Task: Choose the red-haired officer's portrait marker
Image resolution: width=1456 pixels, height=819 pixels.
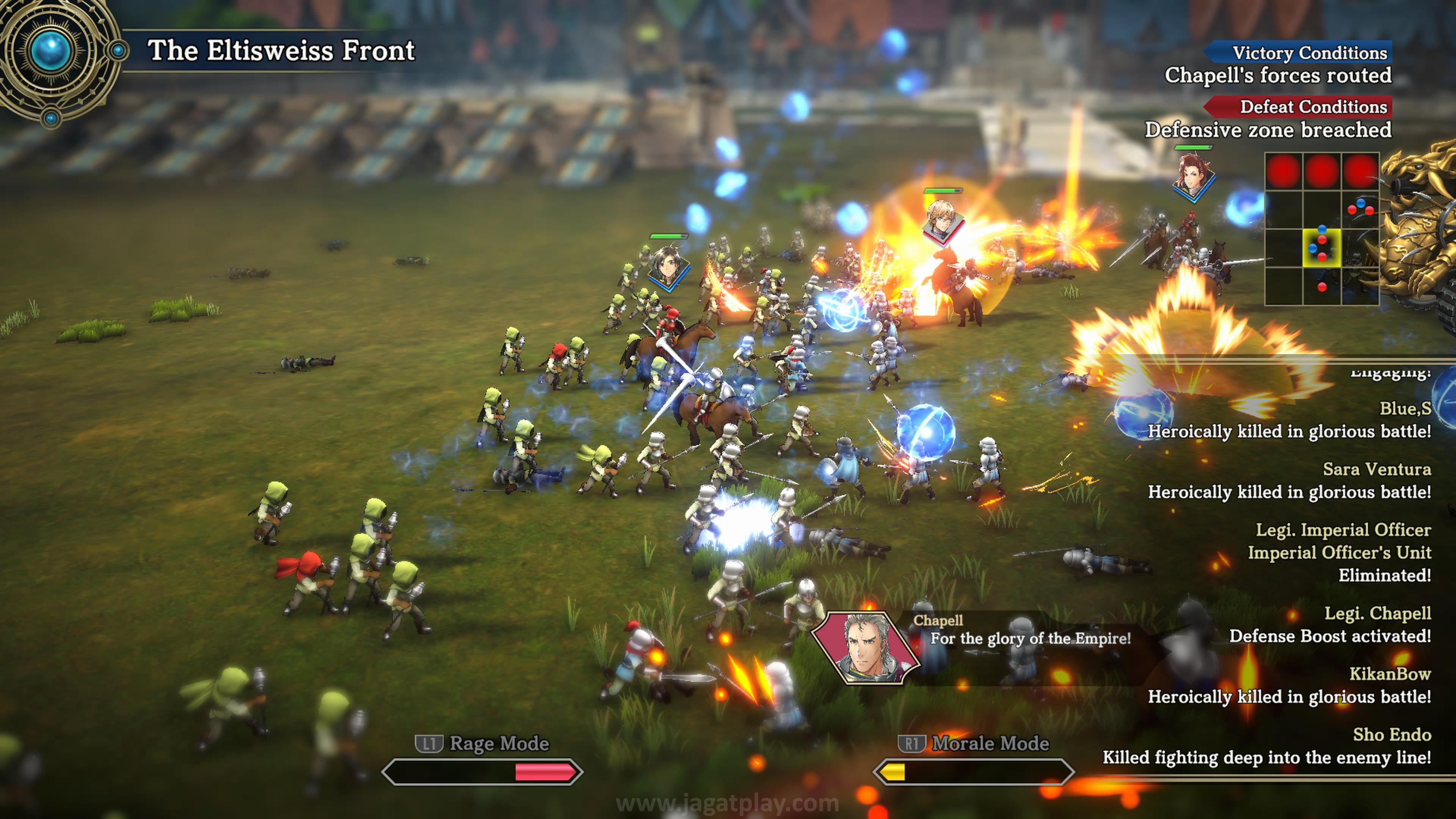Action: pos(1192,176)
